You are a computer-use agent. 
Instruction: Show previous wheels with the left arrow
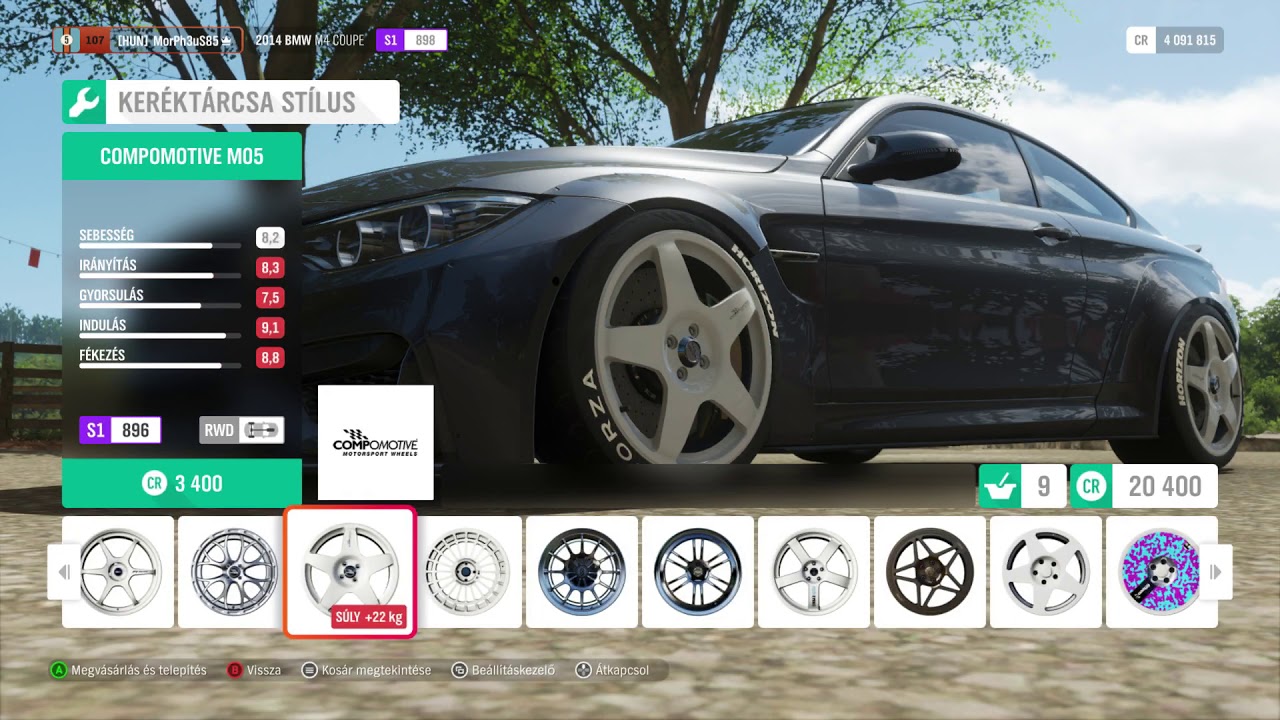pos(64,572)
